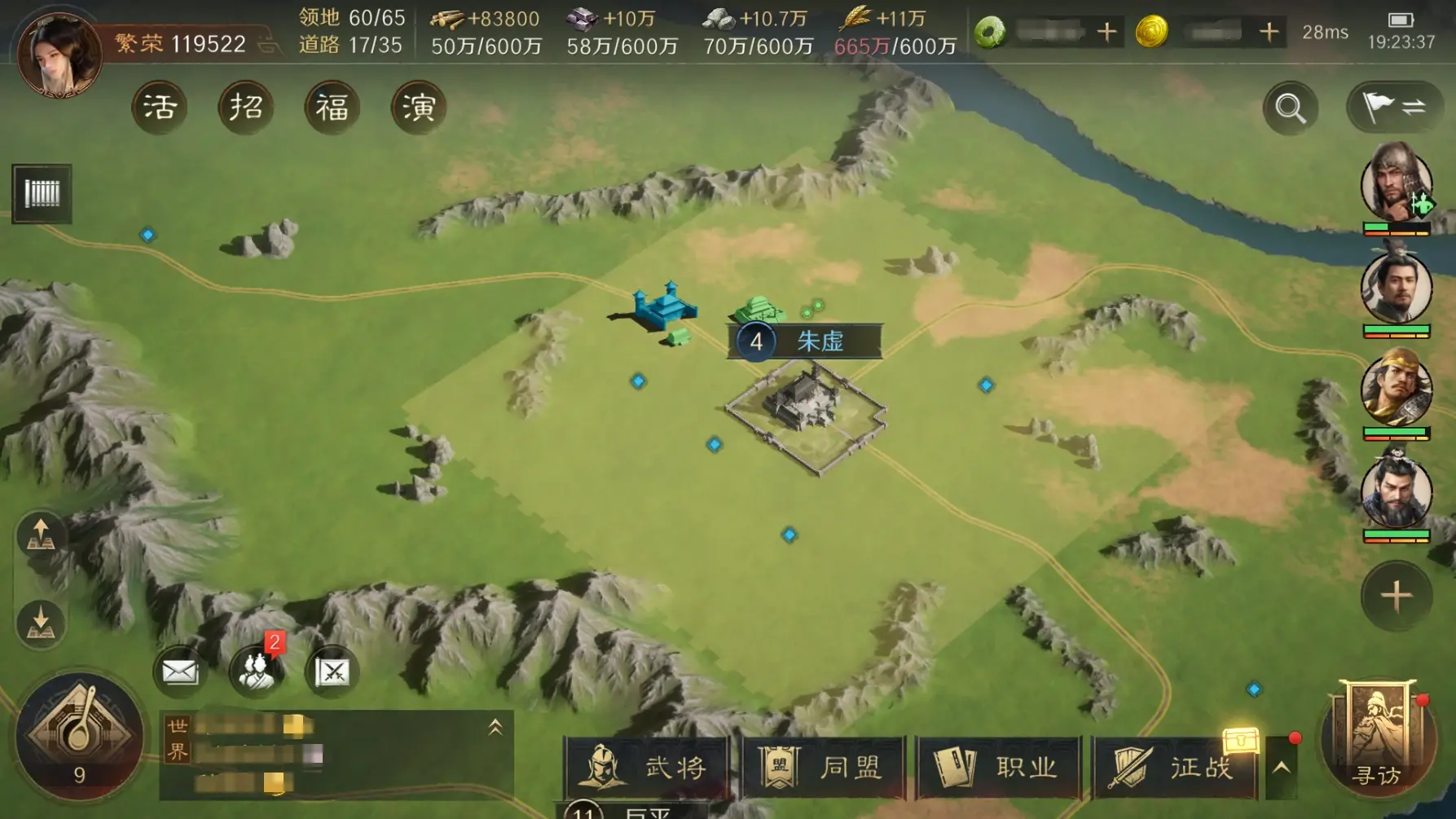The width and height of the screenshot is (1456, 819).
Task: Open the magnifying glass search
Action: pyautogui.click(x=1291, y=108)
